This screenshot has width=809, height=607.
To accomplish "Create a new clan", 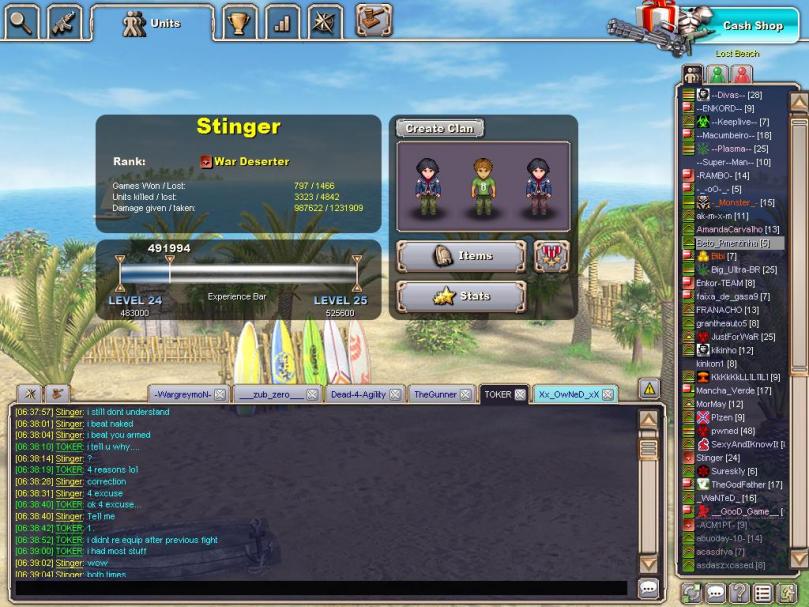I will 439,128.
